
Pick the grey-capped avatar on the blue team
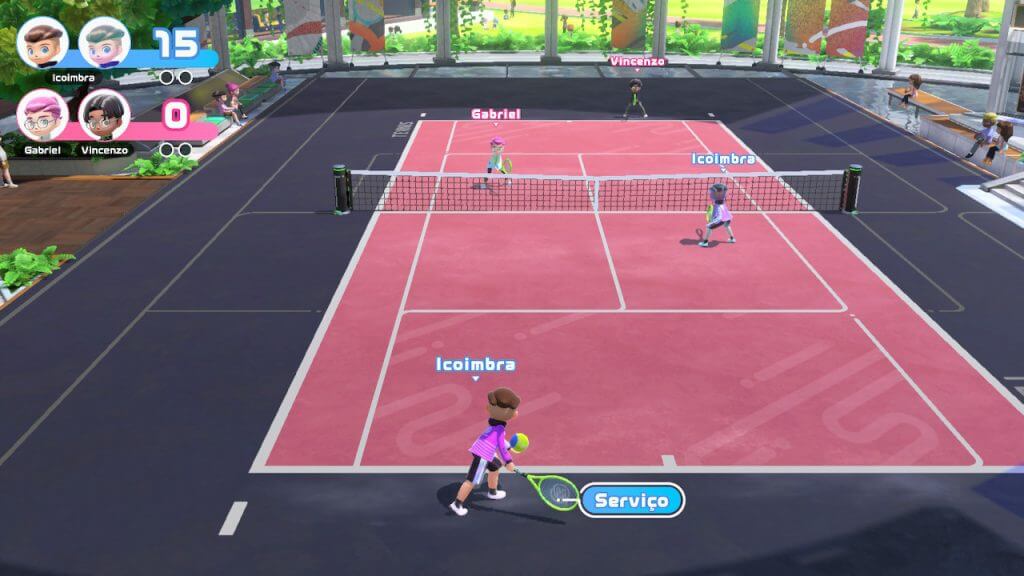104,42
